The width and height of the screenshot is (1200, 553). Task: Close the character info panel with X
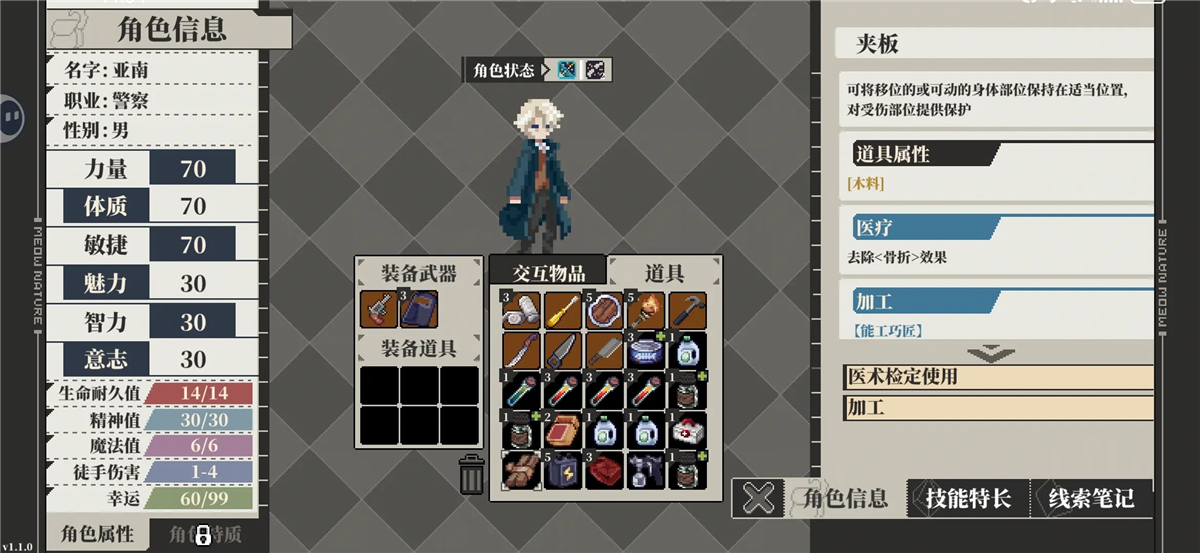(761, 498)
